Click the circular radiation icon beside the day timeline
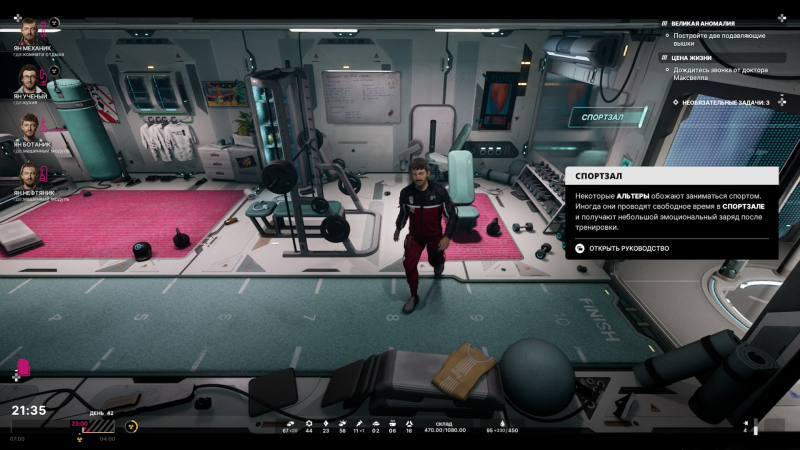This screenshot has width=800, height=450. [x=131, y=424]
